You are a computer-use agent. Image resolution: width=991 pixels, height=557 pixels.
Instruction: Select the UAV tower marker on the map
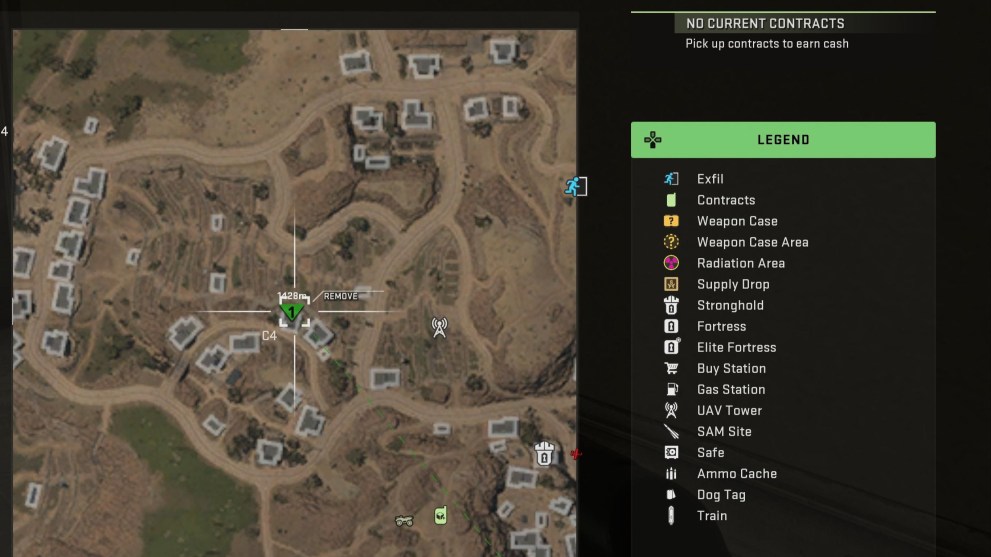pyautogui.click(x=439, y=326)
